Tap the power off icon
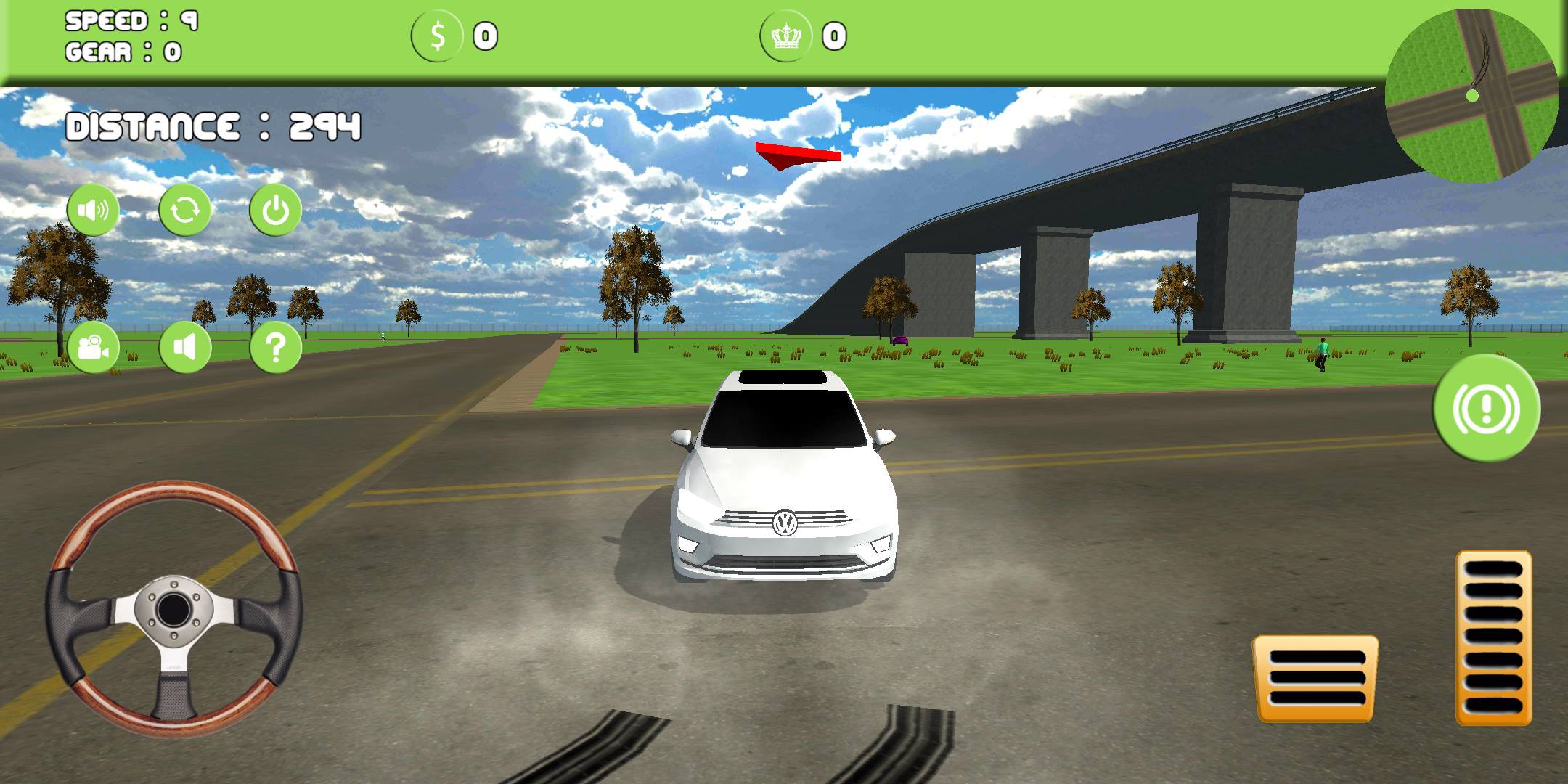 coord(274,209)
